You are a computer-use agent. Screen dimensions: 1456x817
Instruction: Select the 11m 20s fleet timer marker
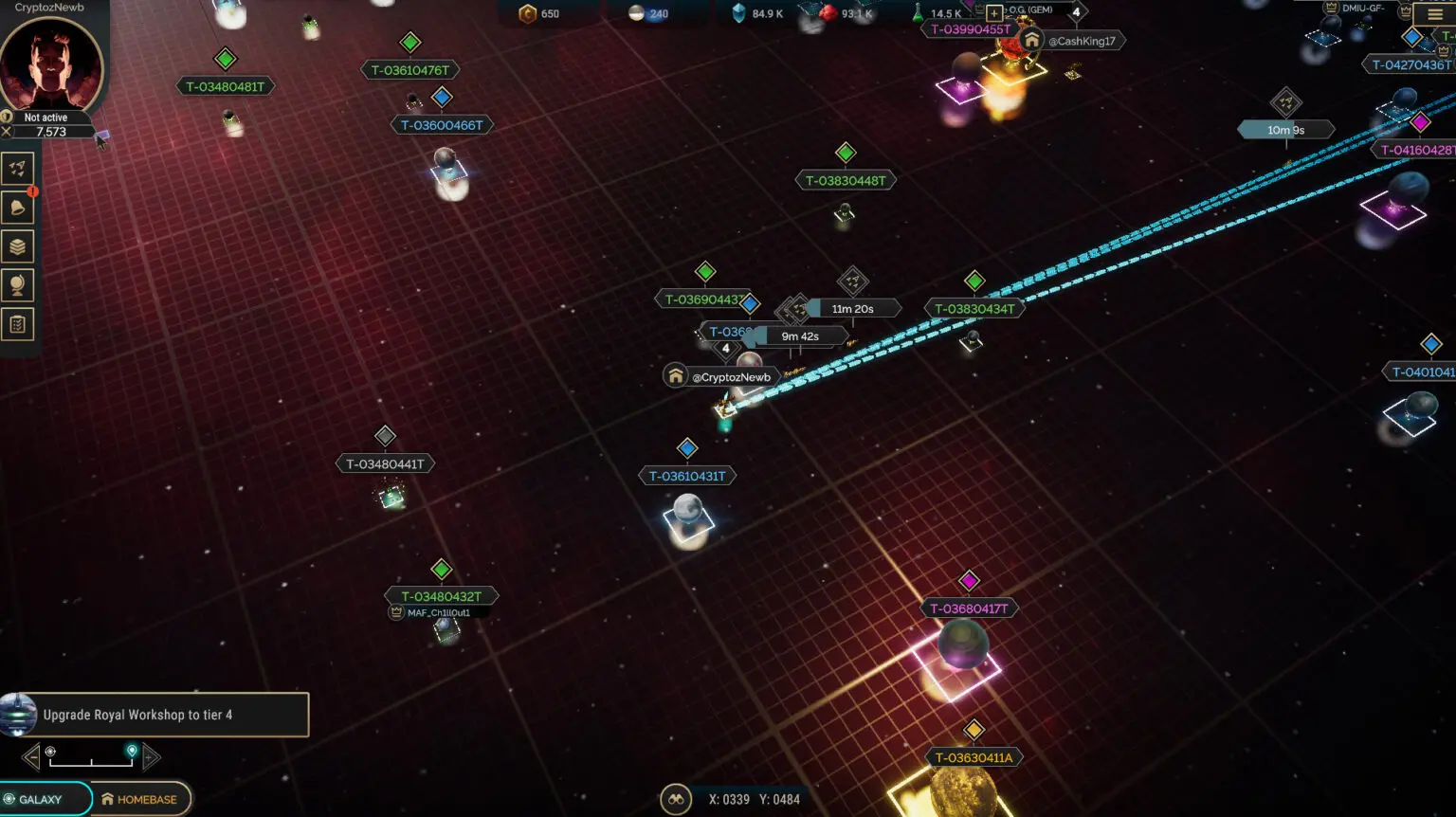(852, 309)
